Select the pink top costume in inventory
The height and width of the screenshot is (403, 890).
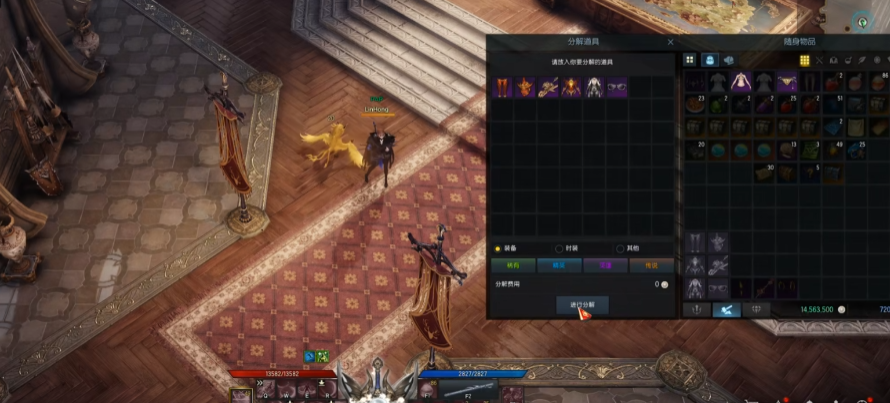pos(740,82)
